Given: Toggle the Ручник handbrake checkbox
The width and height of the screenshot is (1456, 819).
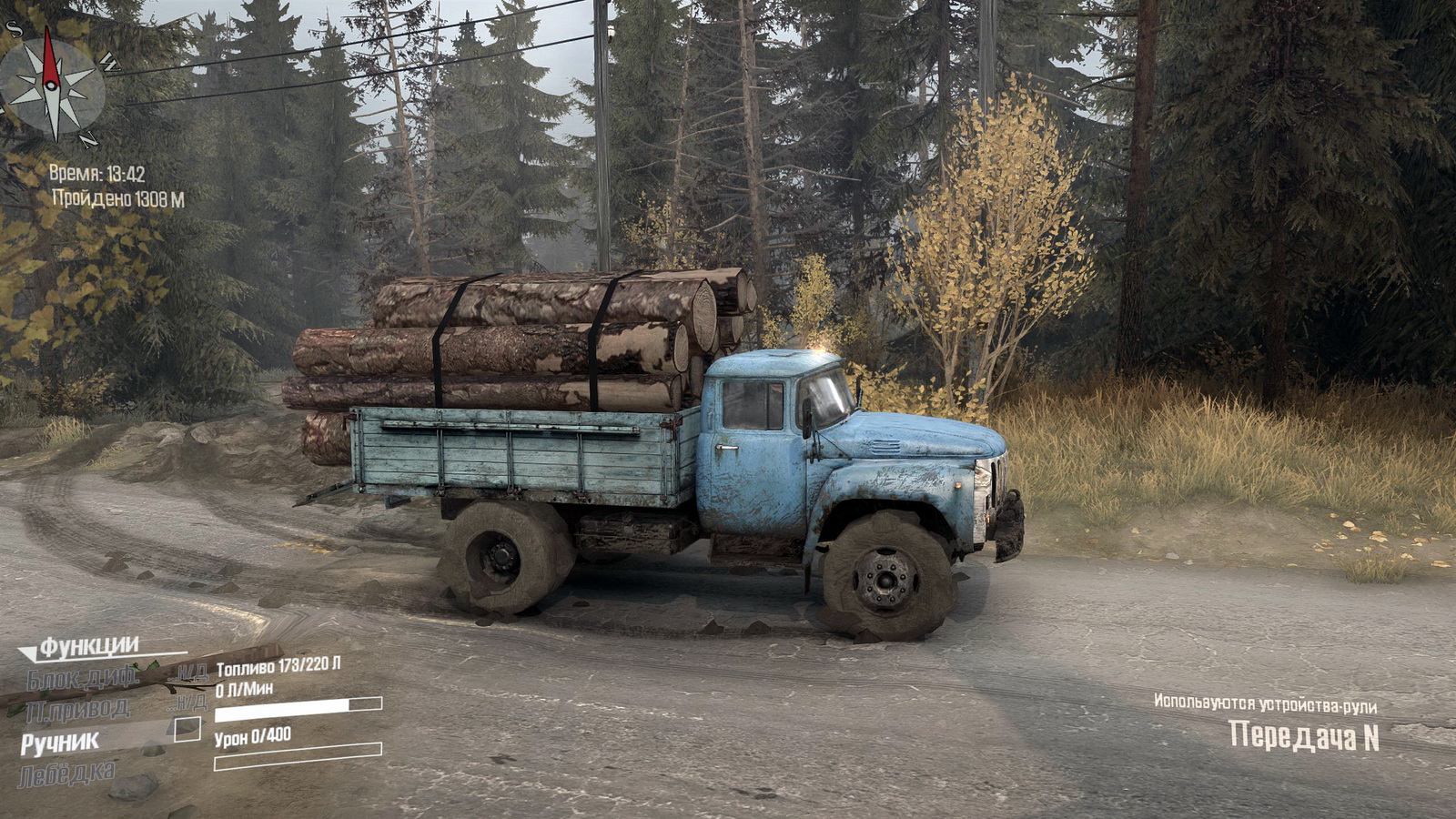Looking at the screenshot, I should point(187,729).
